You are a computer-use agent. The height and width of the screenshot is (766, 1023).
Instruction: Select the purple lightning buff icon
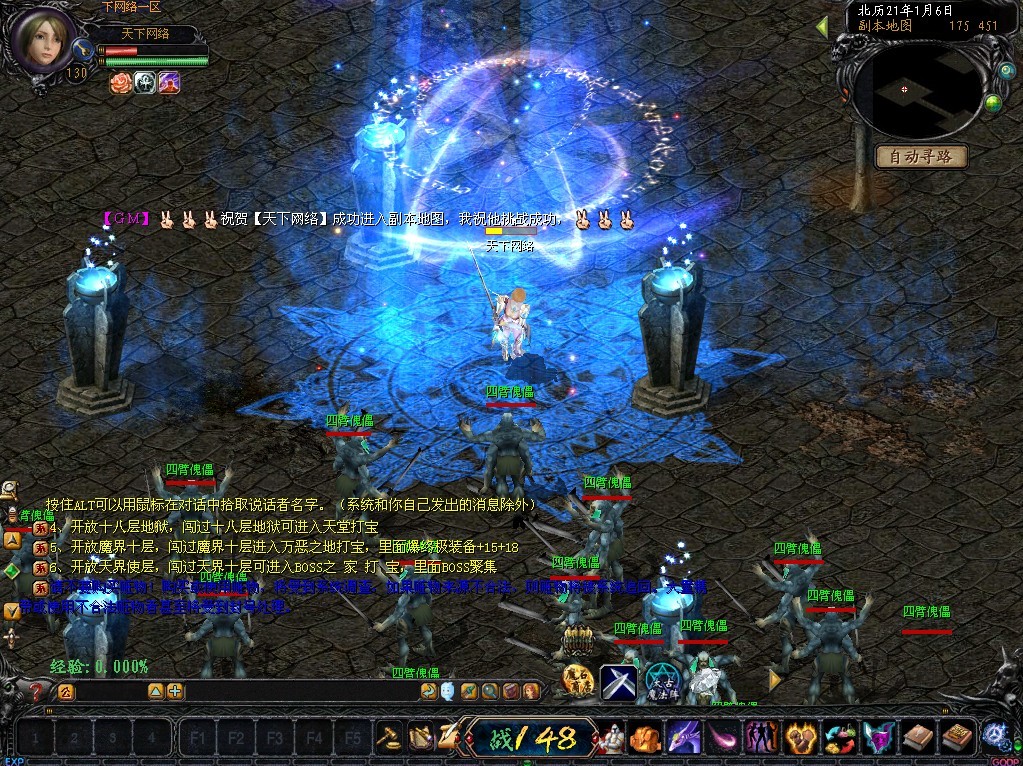(x=169, y=82)
